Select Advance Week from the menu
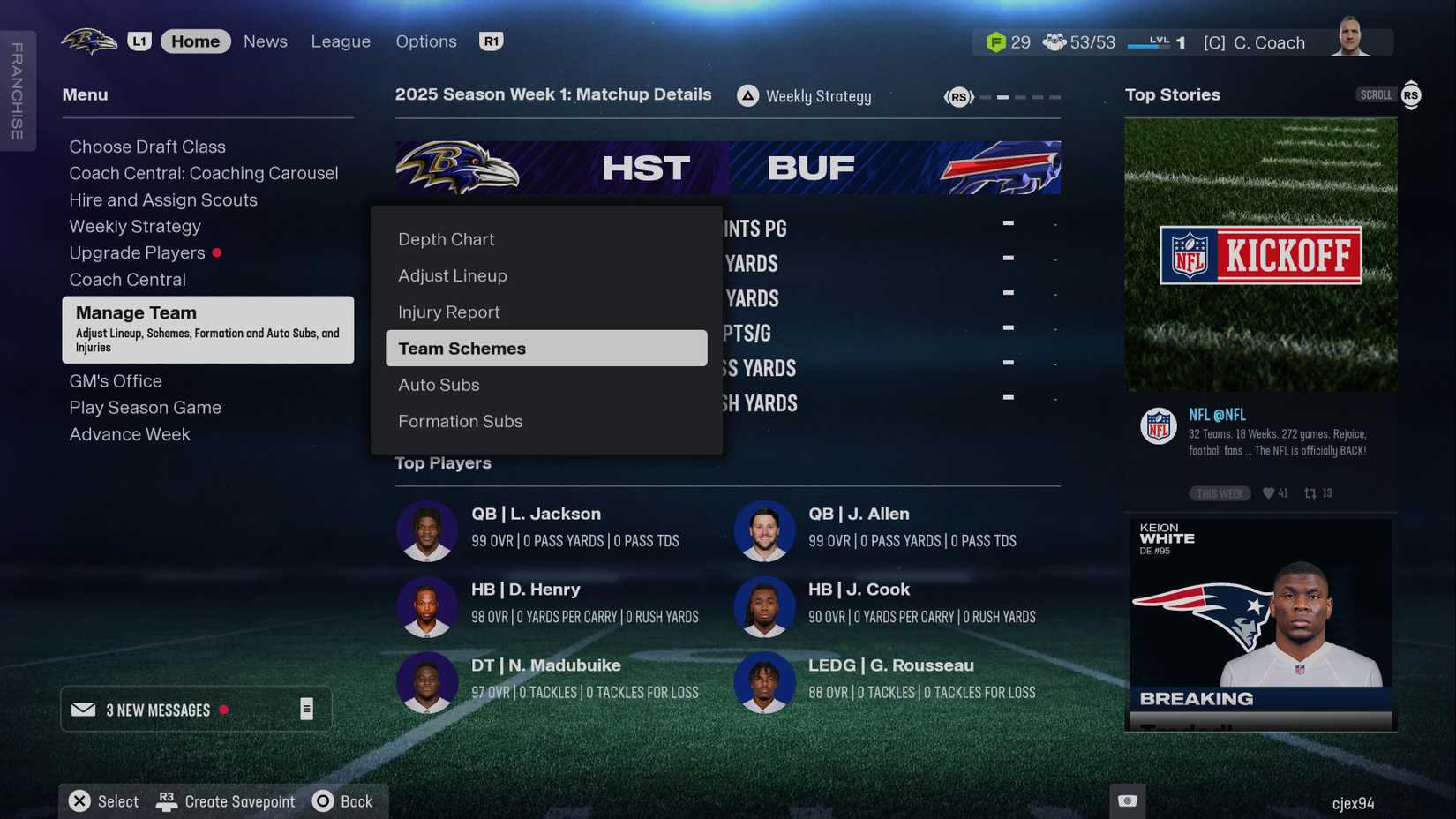 click(129, 433)
